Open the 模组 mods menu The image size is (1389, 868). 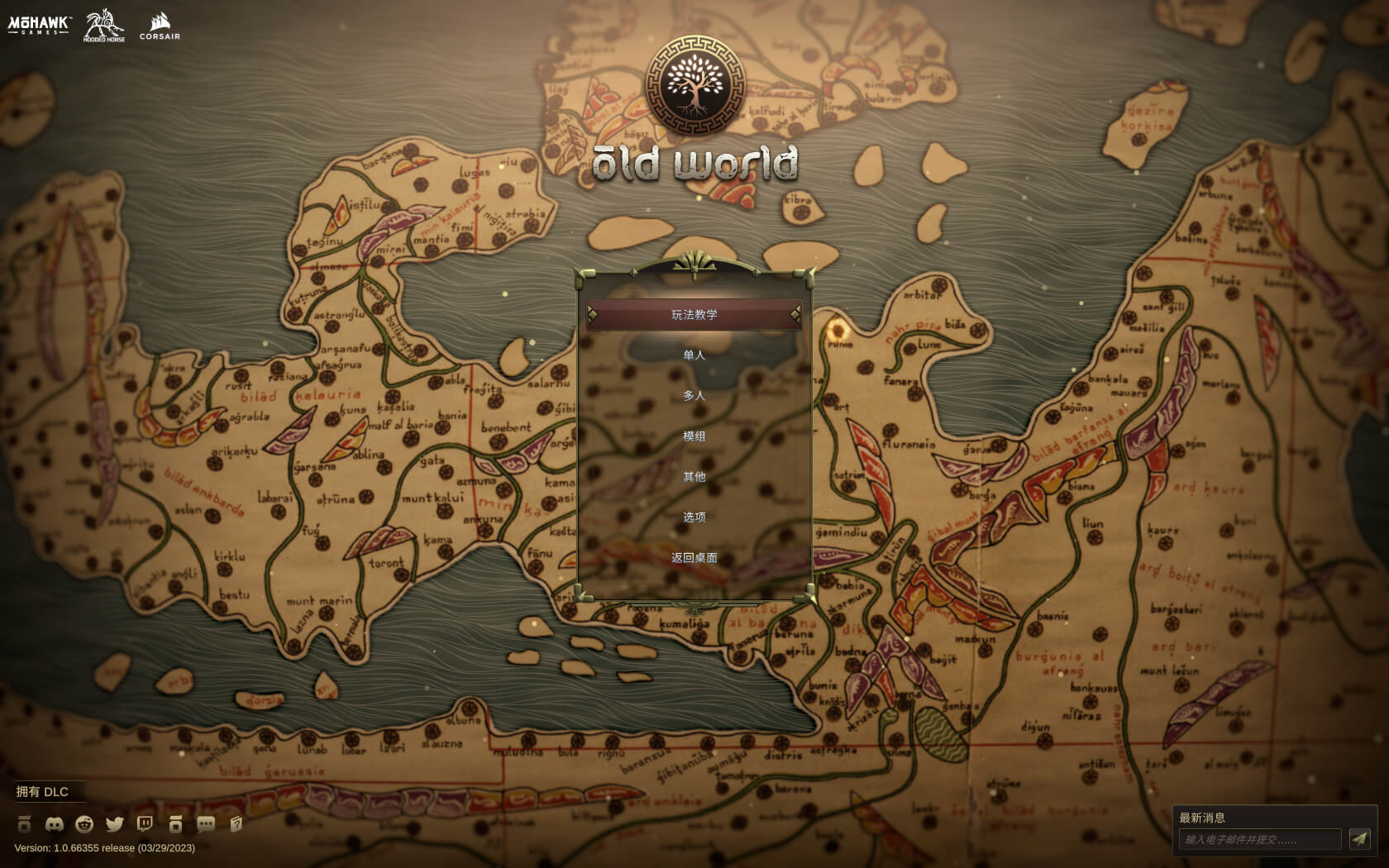[x=694, y=436]
